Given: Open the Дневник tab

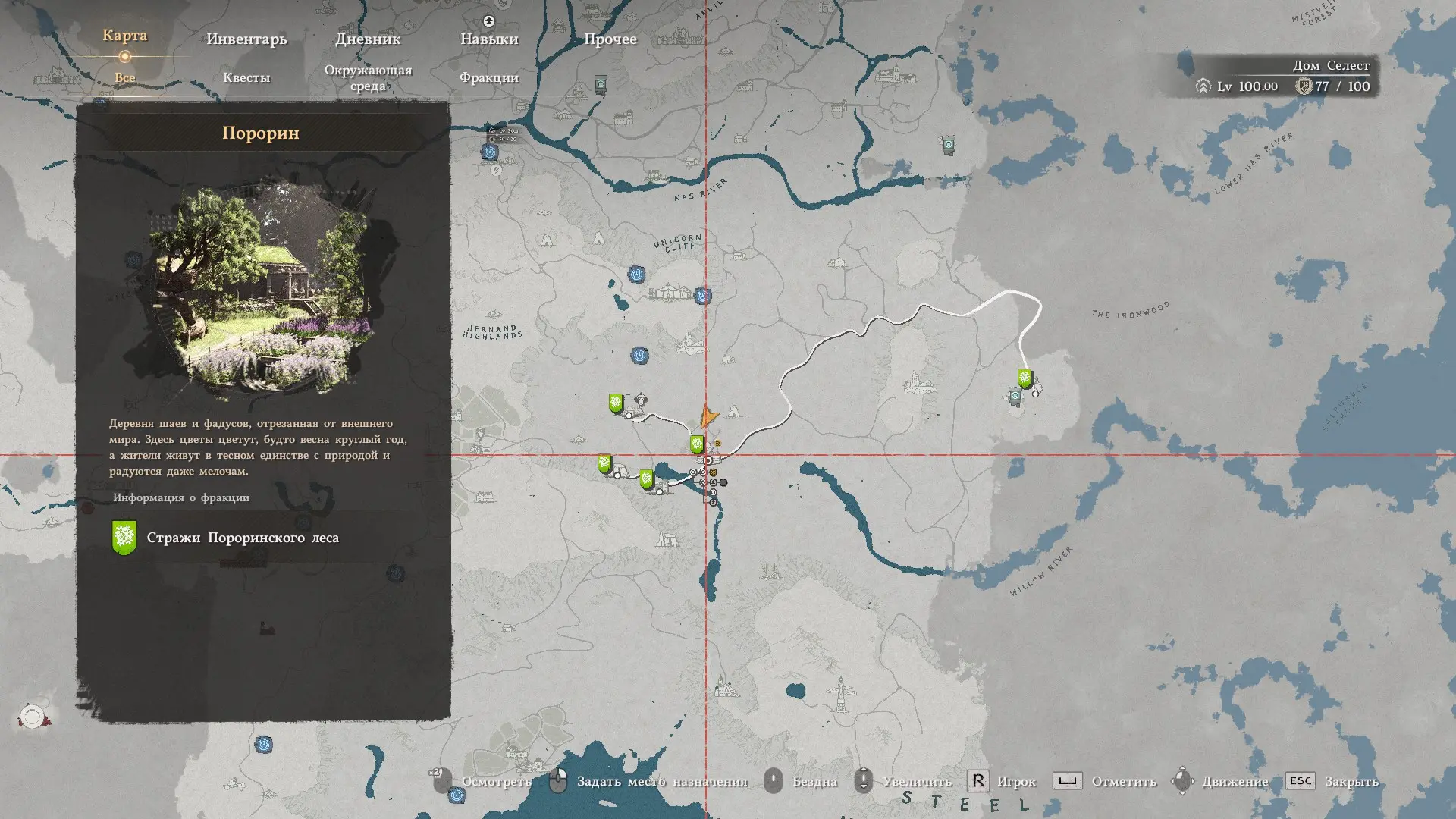Looking at the screenshot, I should [368, 39].
